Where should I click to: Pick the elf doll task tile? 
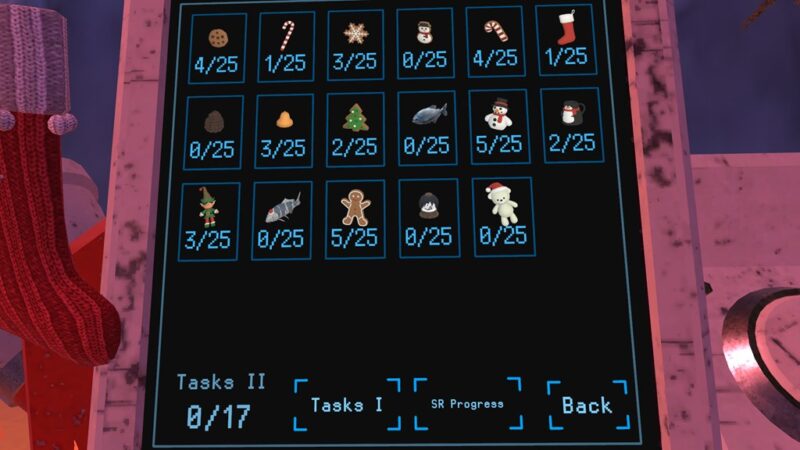coord(211,220)
